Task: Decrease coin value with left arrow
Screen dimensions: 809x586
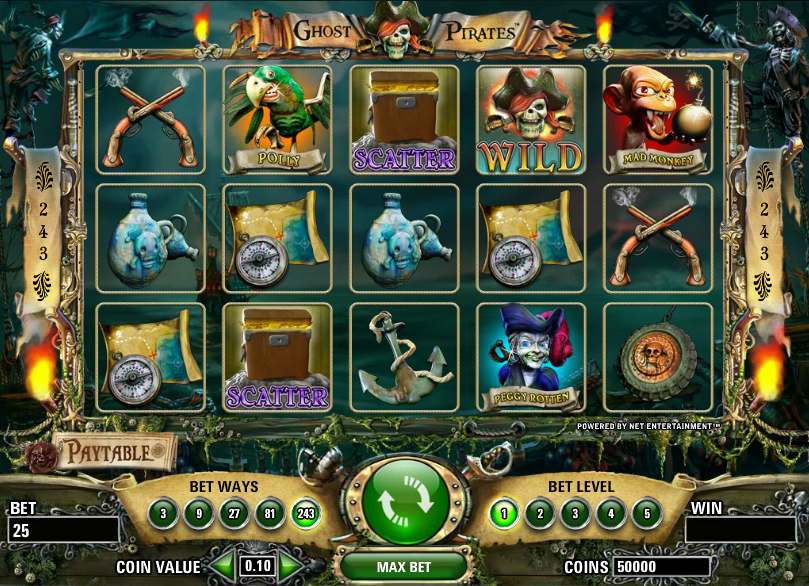Action: 226,565
